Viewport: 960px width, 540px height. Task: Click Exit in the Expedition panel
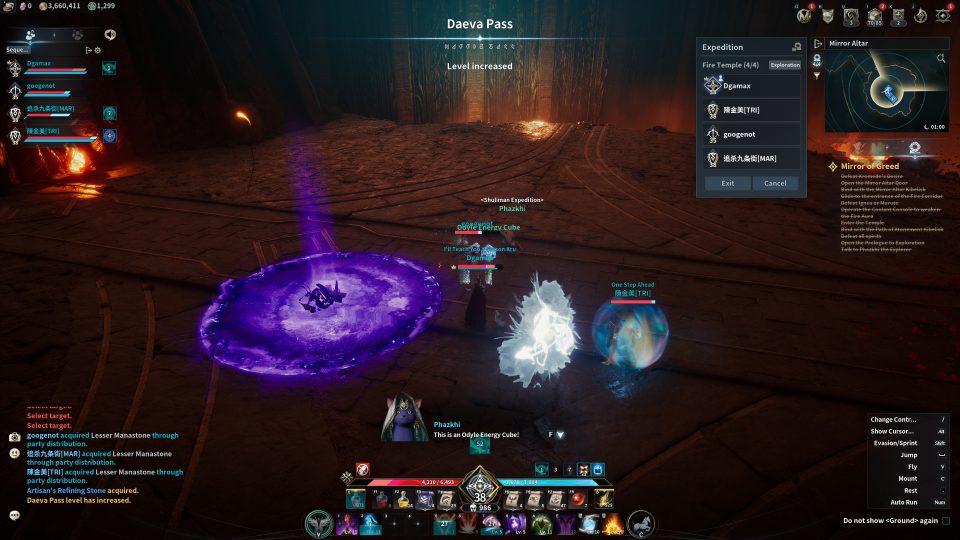click(x=727, y=183)
